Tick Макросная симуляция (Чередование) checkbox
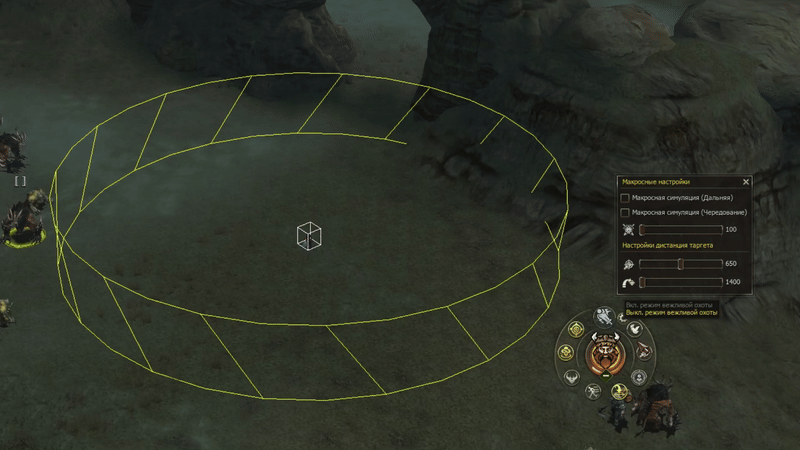This screenshot has width=800, height=450. point(626,212)
